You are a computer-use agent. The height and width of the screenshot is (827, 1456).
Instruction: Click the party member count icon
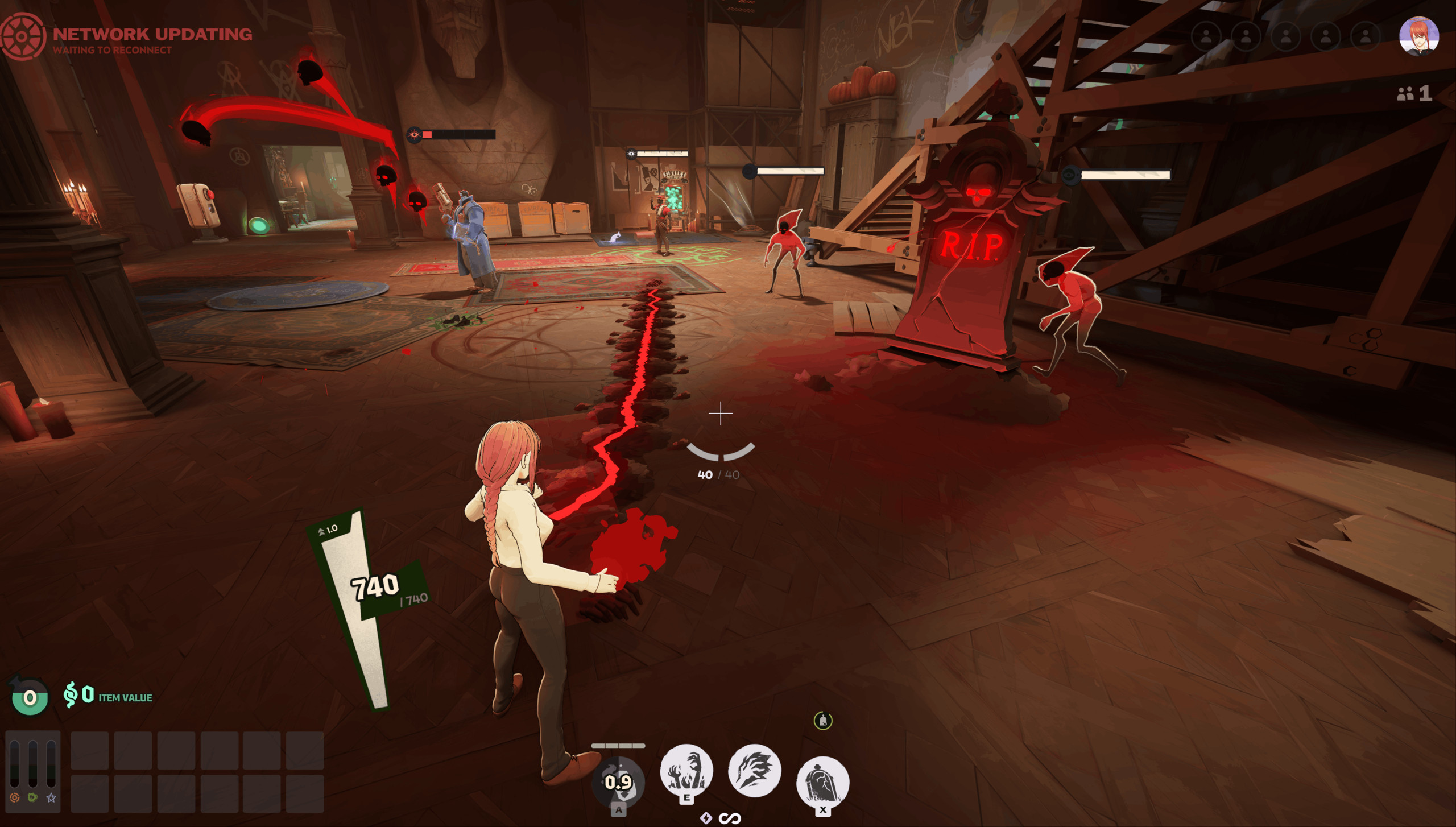click(x=1405, y=94)
